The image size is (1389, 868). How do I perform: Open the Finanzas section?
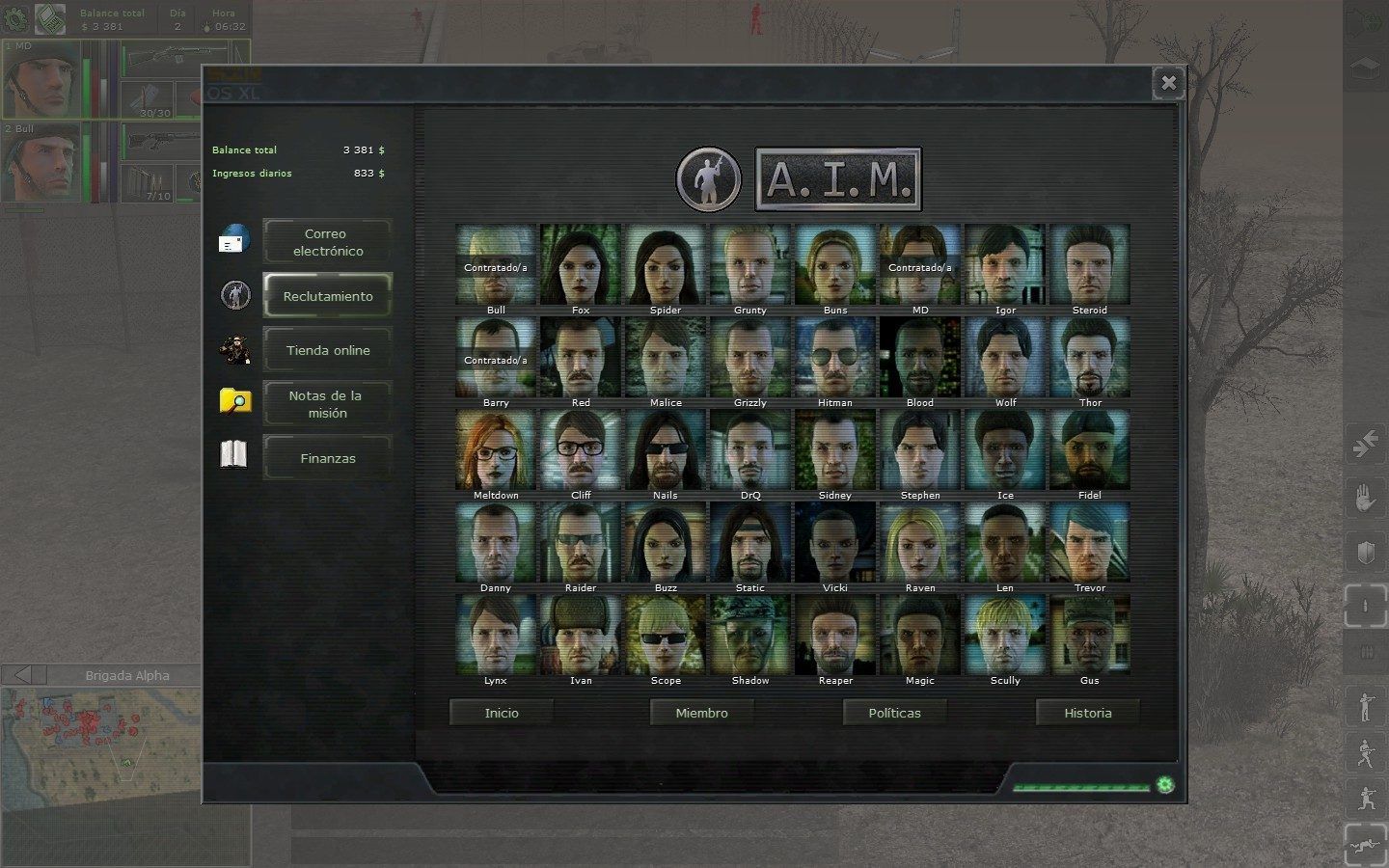pos(327,458)
